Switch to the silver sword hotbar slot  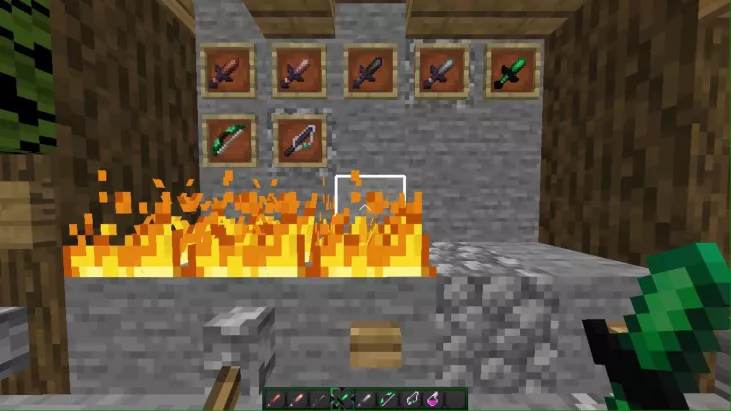365,400
